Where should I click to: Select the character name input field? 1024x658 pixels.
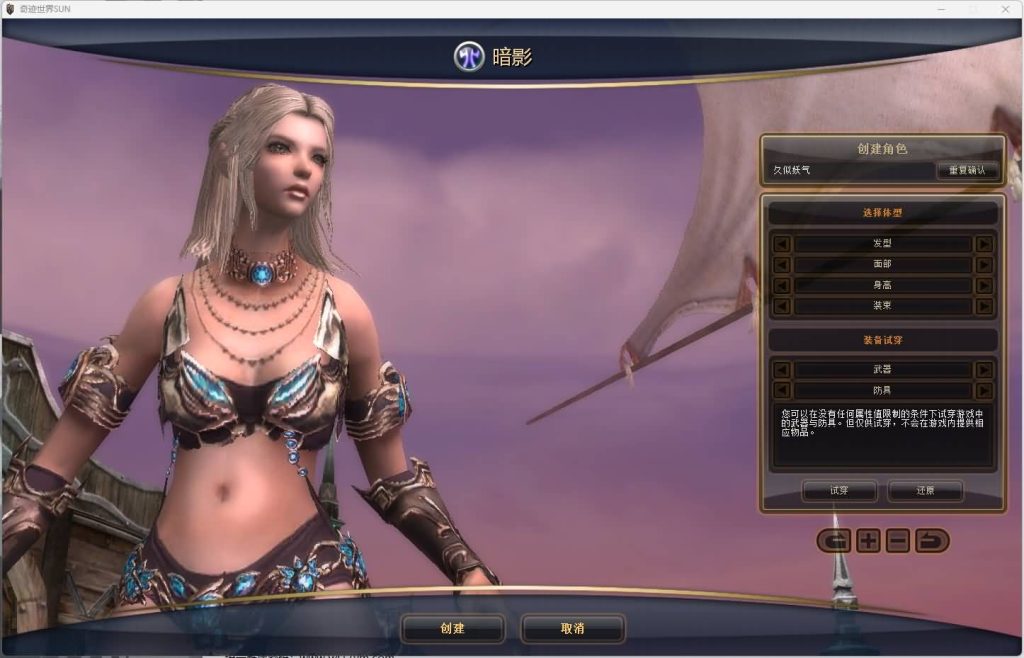[x=850, y=170]
